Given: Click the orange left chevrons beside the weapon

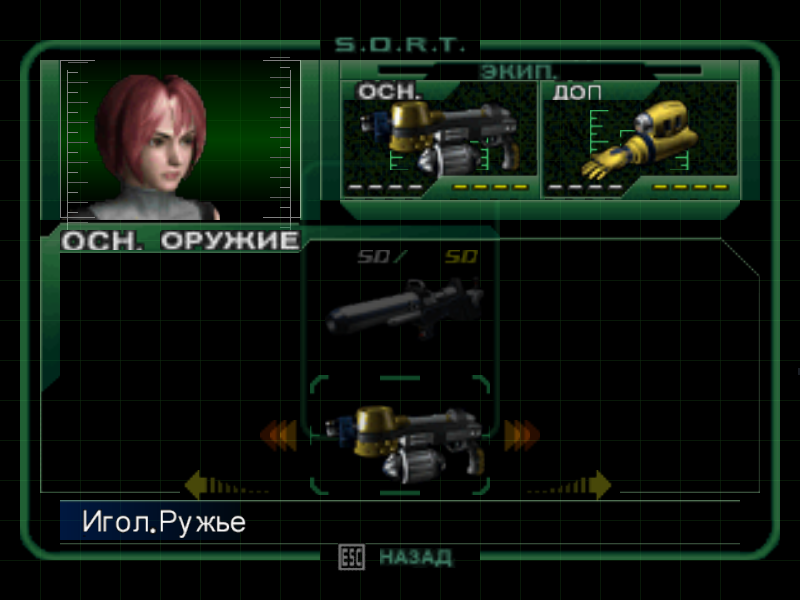Looking at the screenshot, I should click(x=278, y=434).
